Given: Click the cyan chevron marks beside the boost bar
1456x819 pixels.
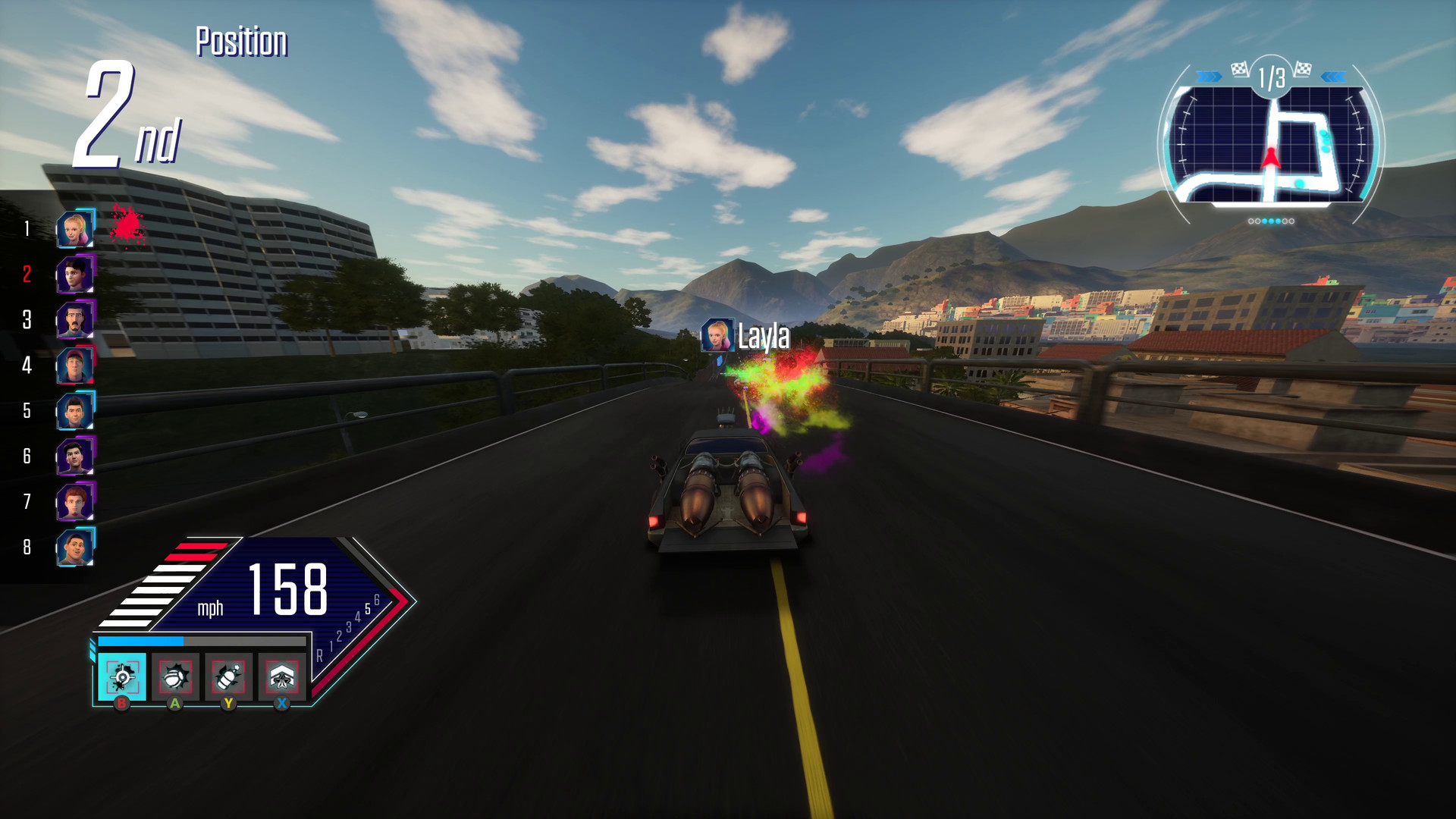Looking at the screenshot, I should coord(91,649).
